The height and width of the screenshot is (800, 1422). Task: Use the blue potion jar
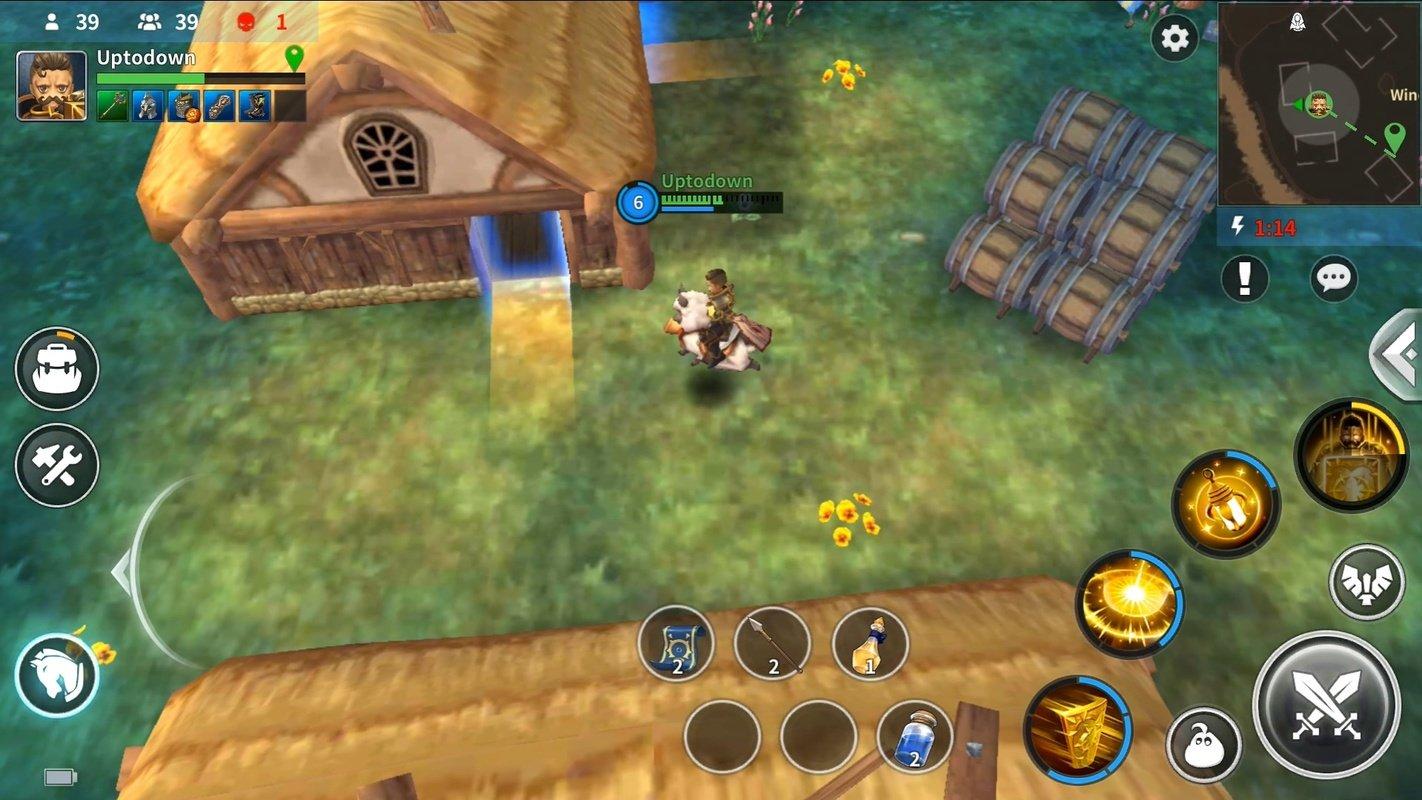pos(914,737)
